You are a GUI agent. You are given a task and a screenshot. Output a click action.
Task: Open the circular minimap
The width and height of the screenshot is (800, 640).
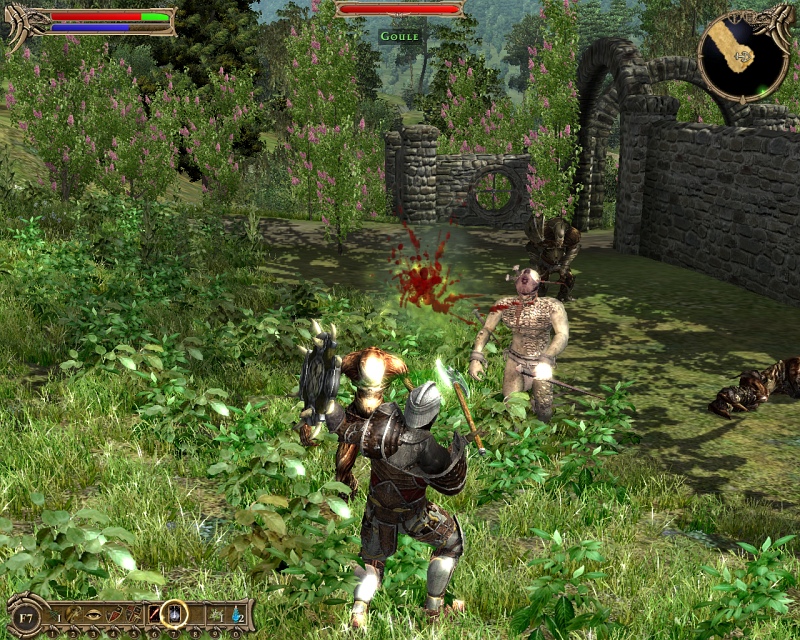[x=742, y=58]
